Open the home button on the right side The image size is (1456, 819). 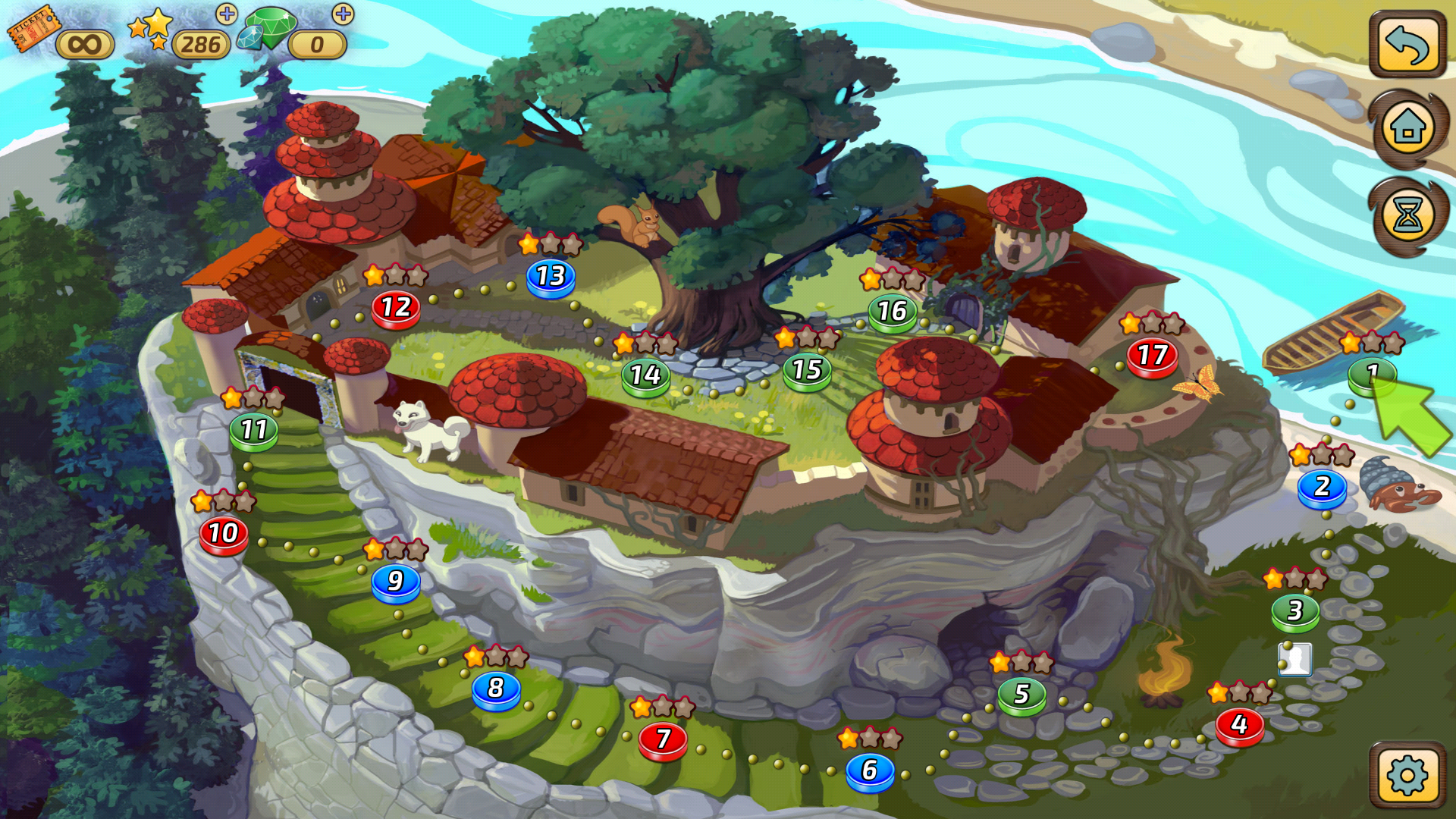point(1406,127)
